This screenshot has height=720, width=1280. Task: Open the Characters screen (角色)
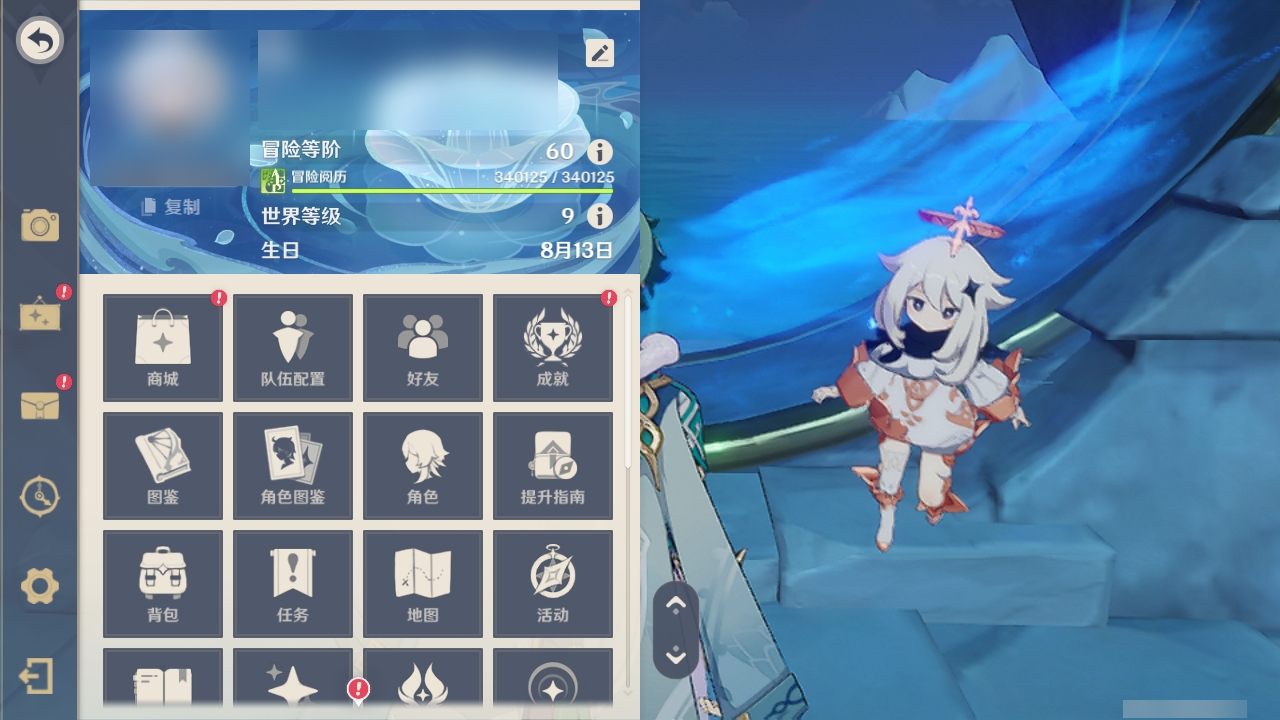pos(422,465)
